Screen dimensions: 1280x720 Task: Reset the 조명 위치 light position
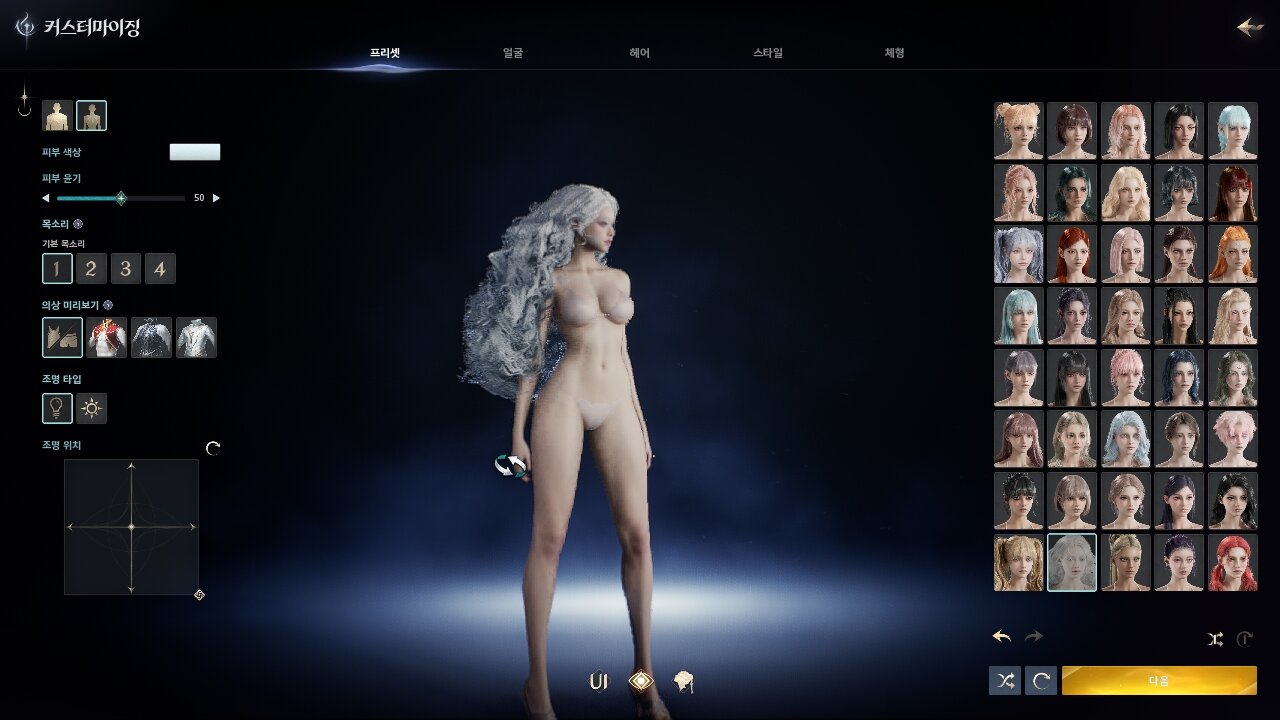tap(213, 449)
